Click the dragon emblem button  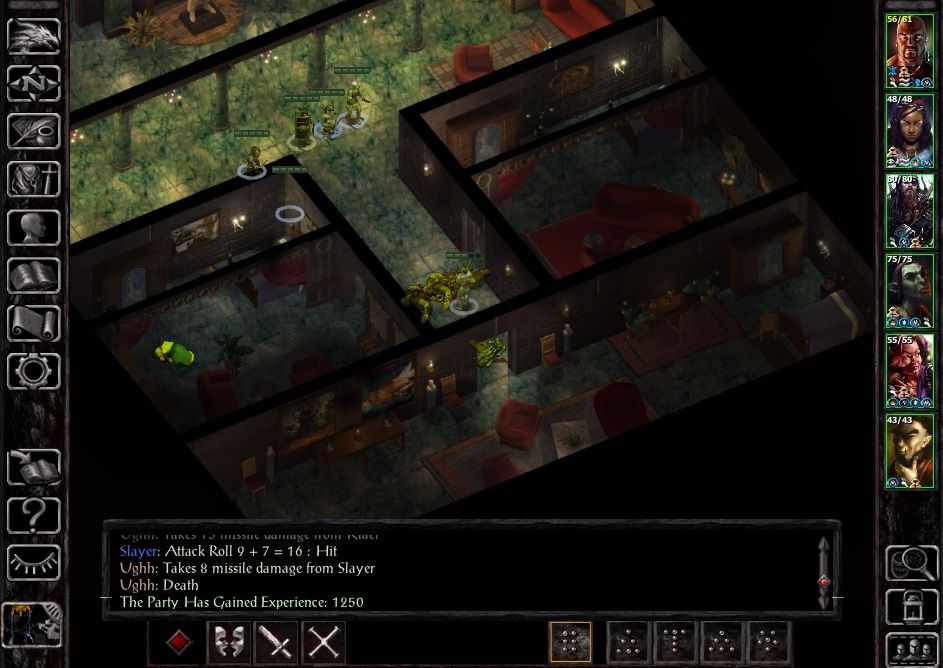pyautogui.click(x=34, y=34)
